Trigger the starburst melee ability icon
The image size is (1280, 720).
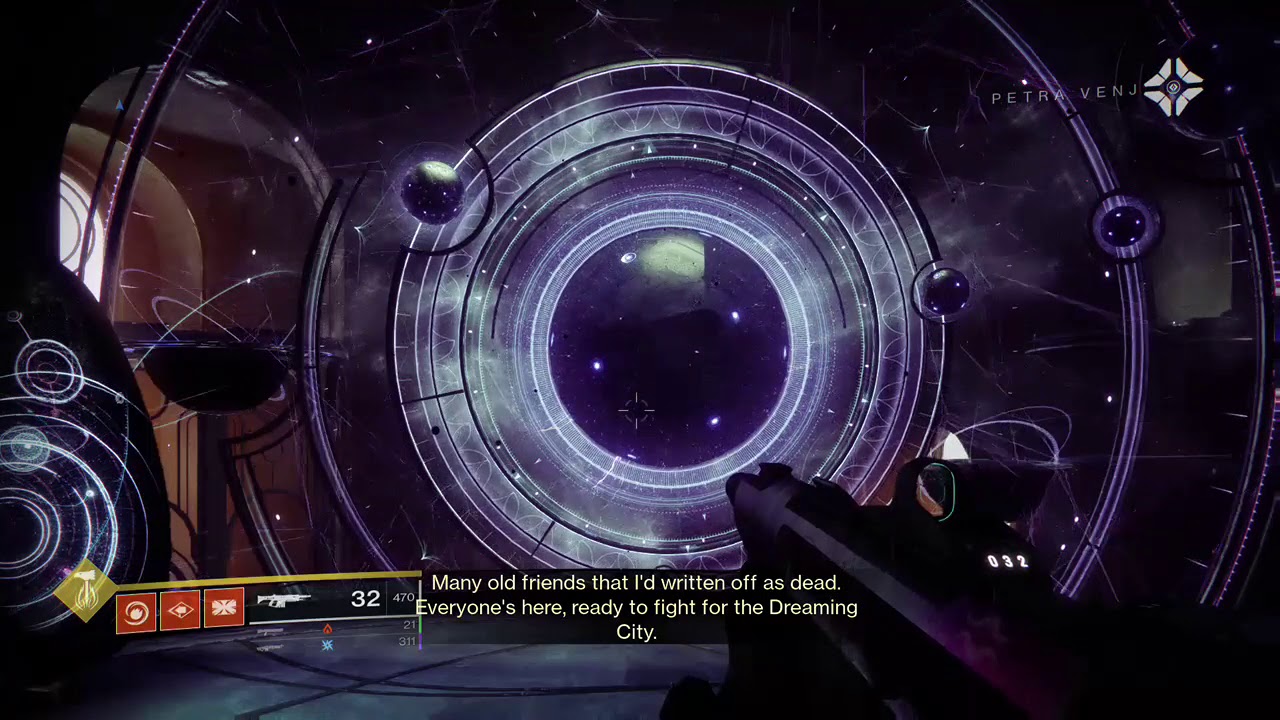[x=224, y=609]
